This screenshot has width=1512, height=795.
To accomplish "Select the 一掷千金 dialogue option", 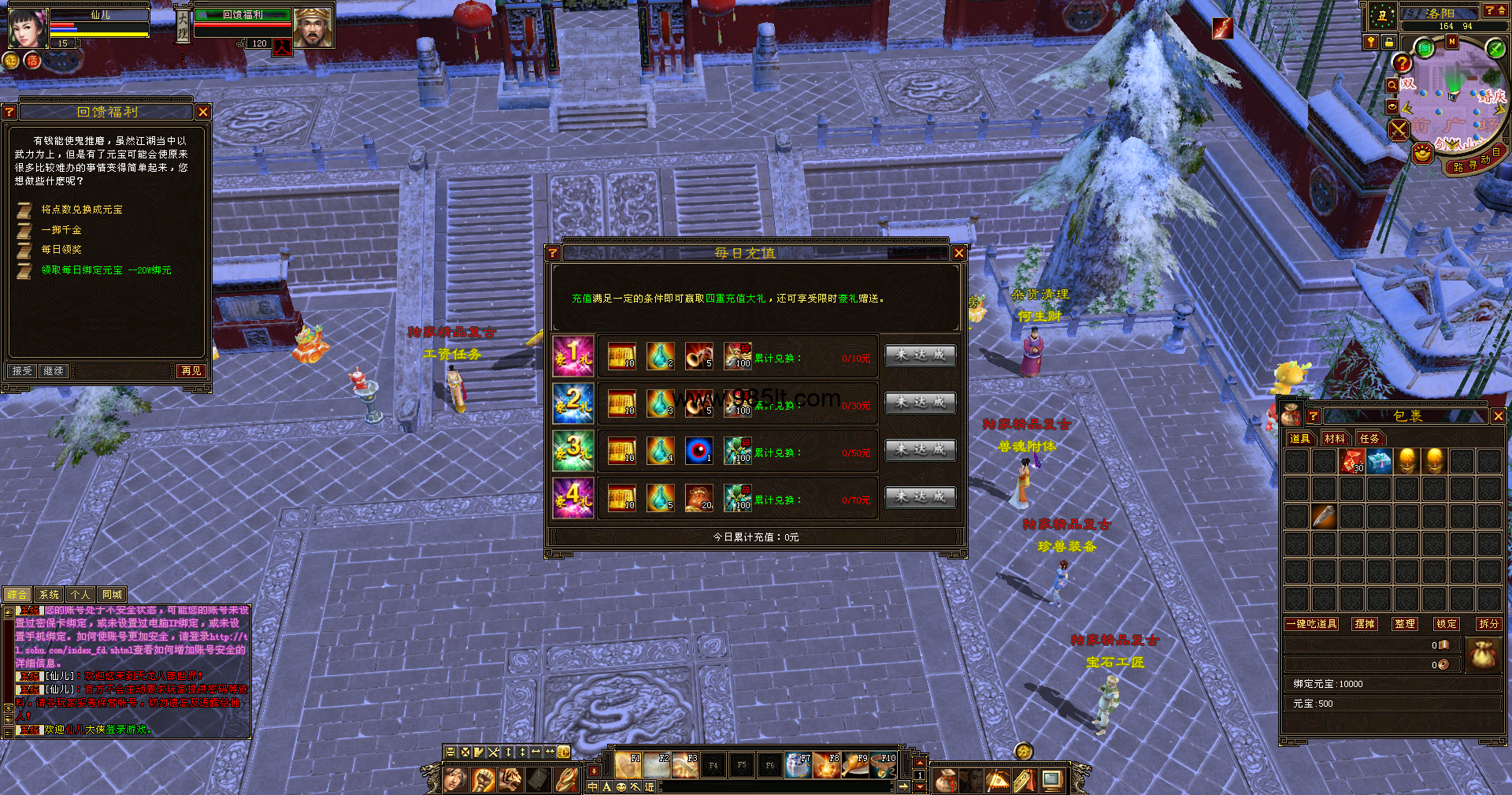I will click(x=61, y=230).
